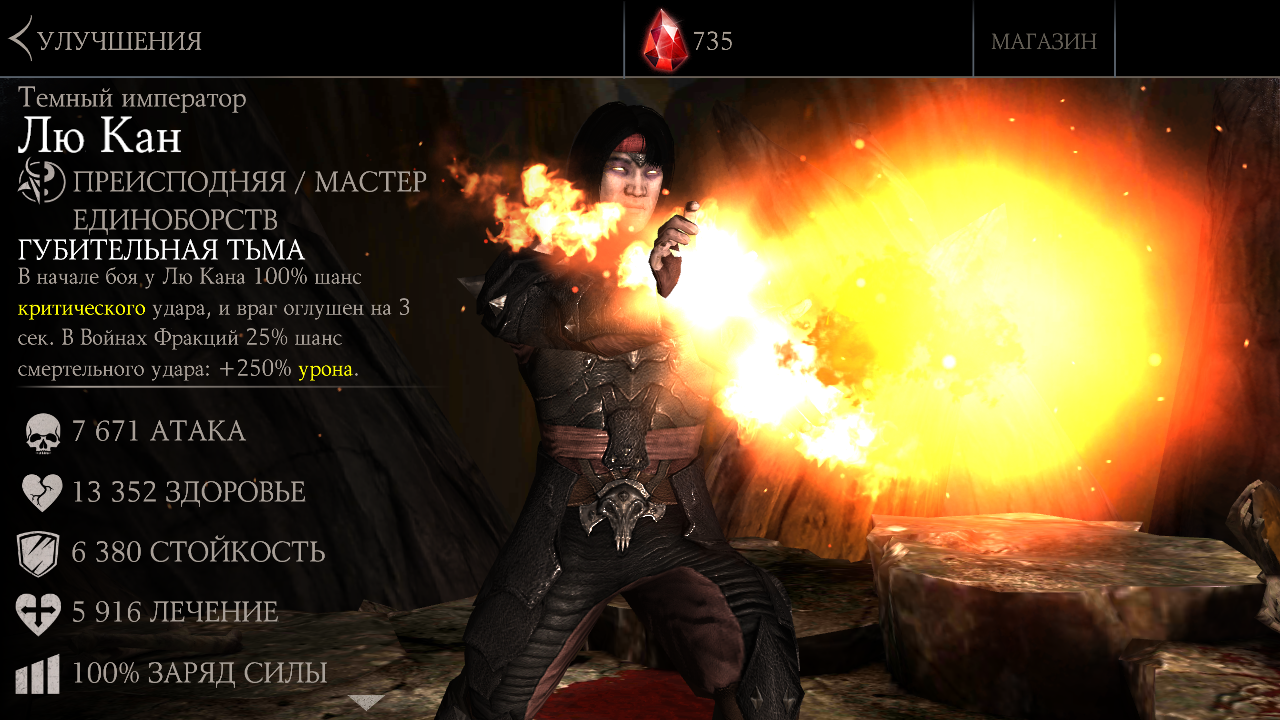Tap the red ruby currency icon
The image size is (1280, 720).
coord(665,40)
